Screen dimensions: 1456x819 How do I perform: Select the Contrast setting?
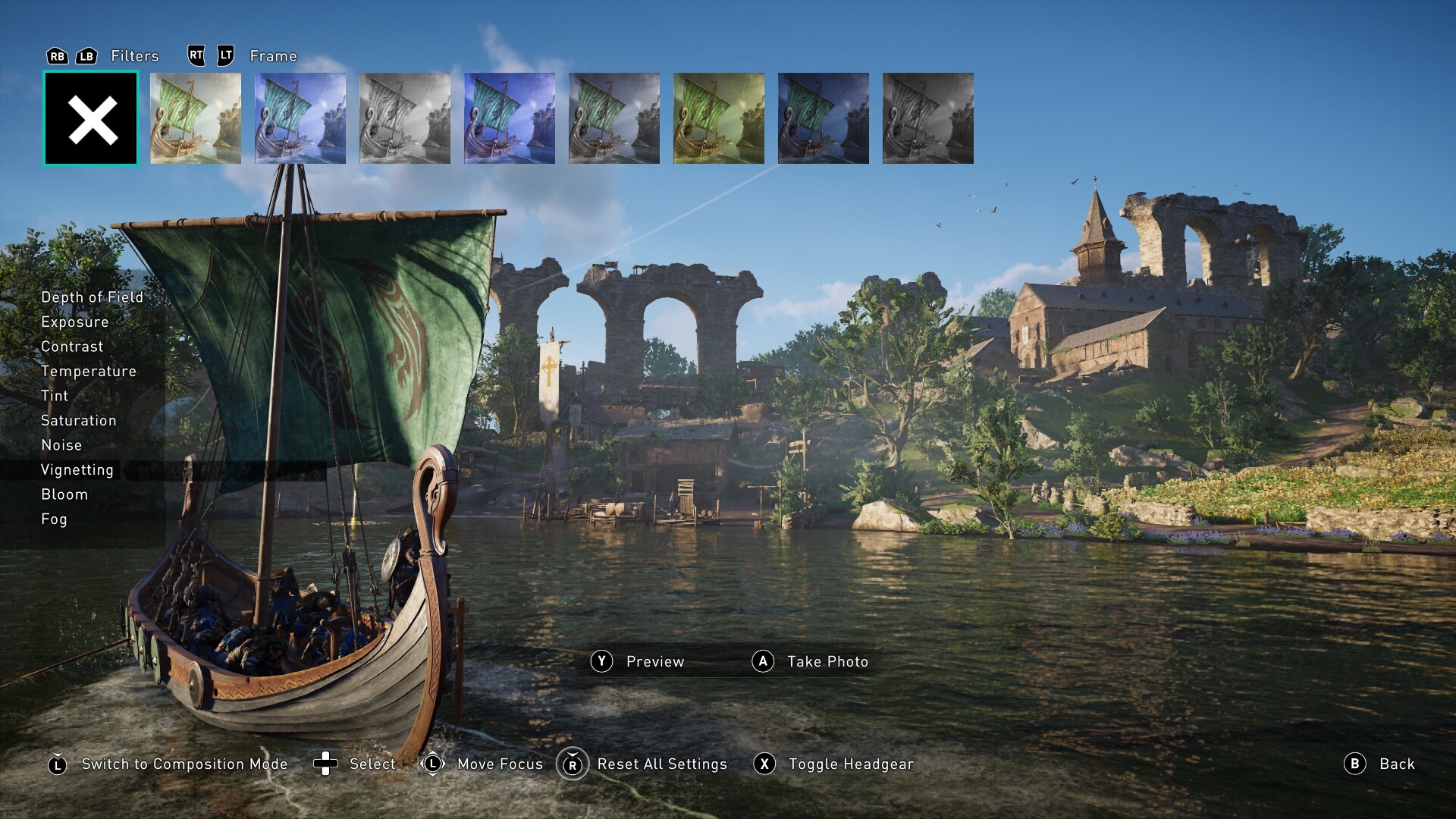click(72, 347)
